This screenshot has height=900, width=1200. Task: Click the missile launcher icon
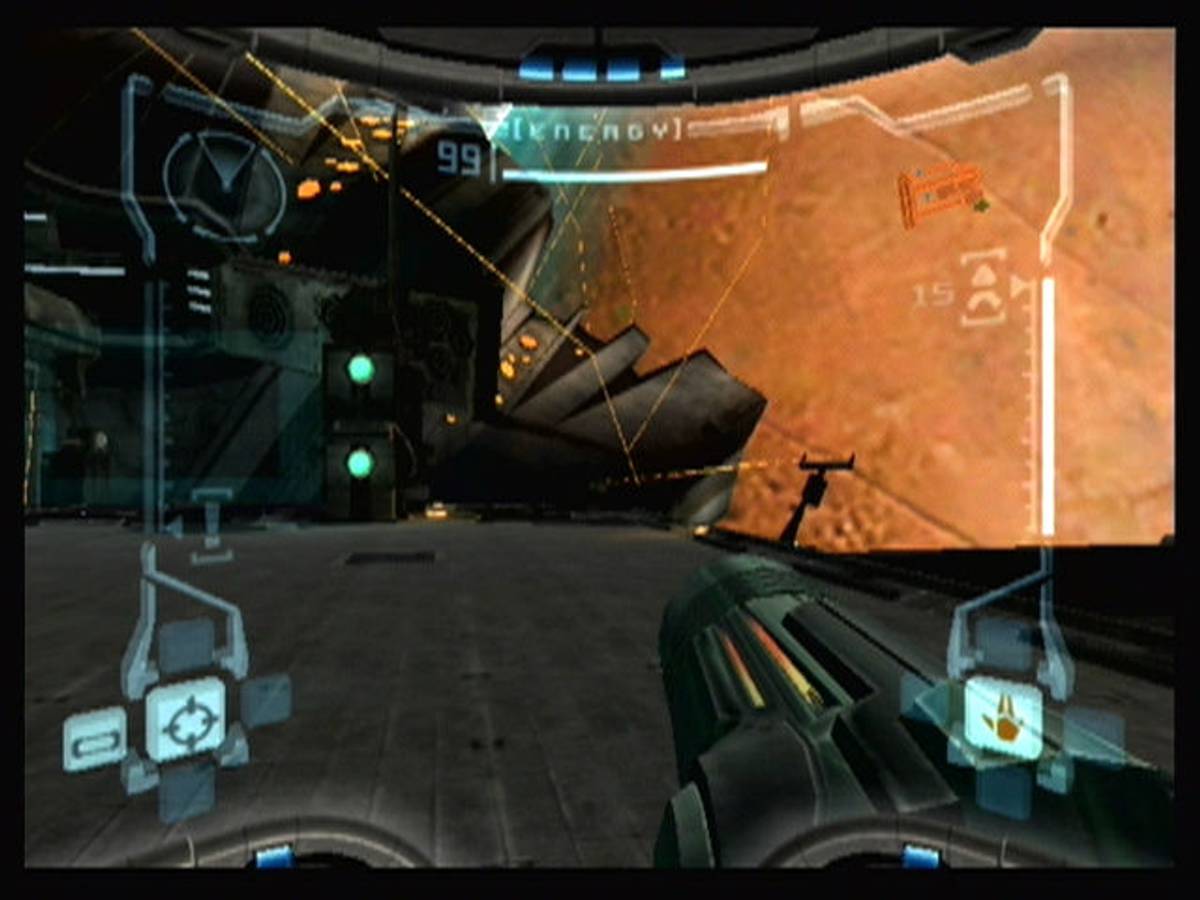(x=983, y=290)
